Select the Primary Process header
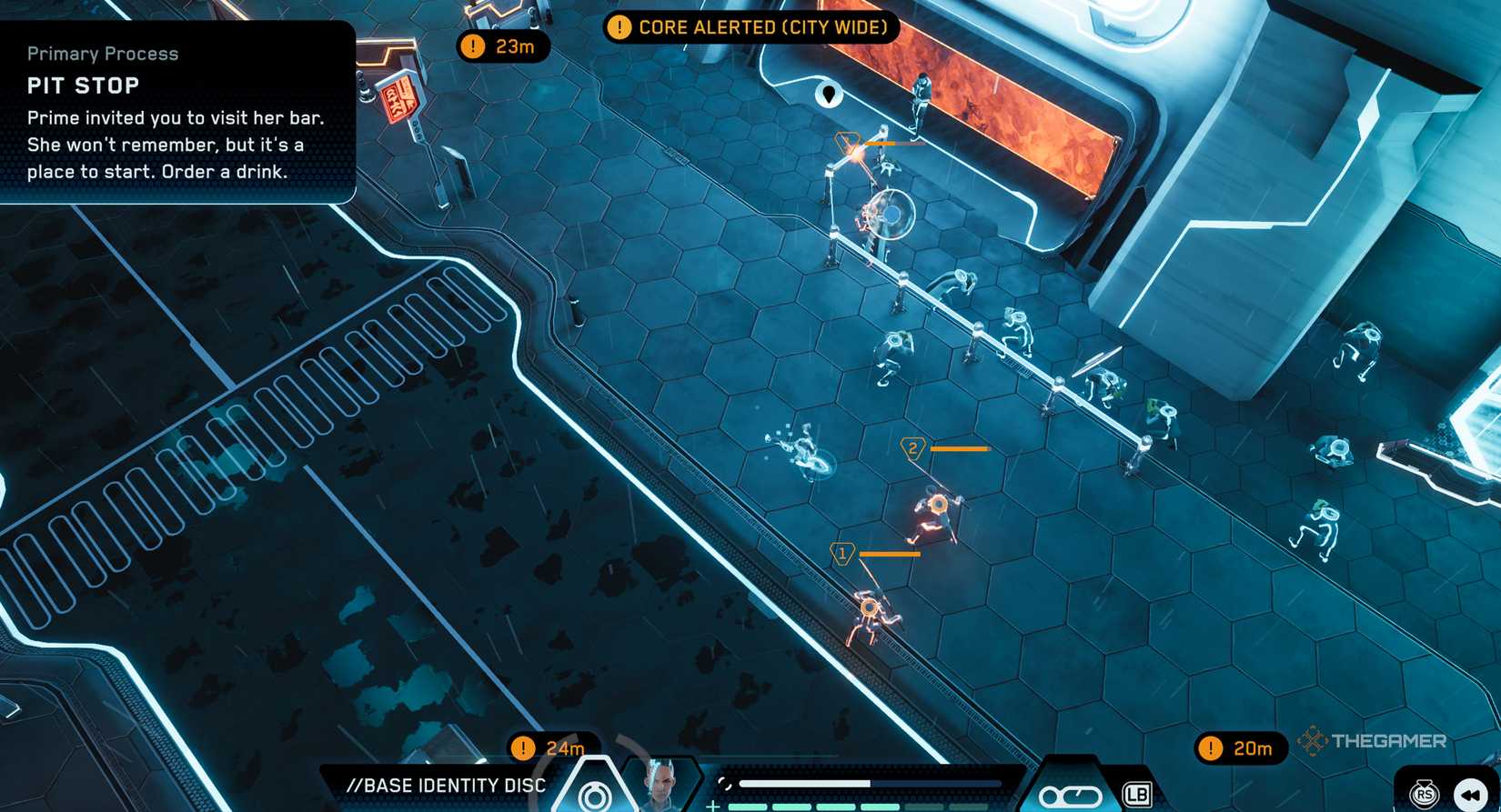 102,54
